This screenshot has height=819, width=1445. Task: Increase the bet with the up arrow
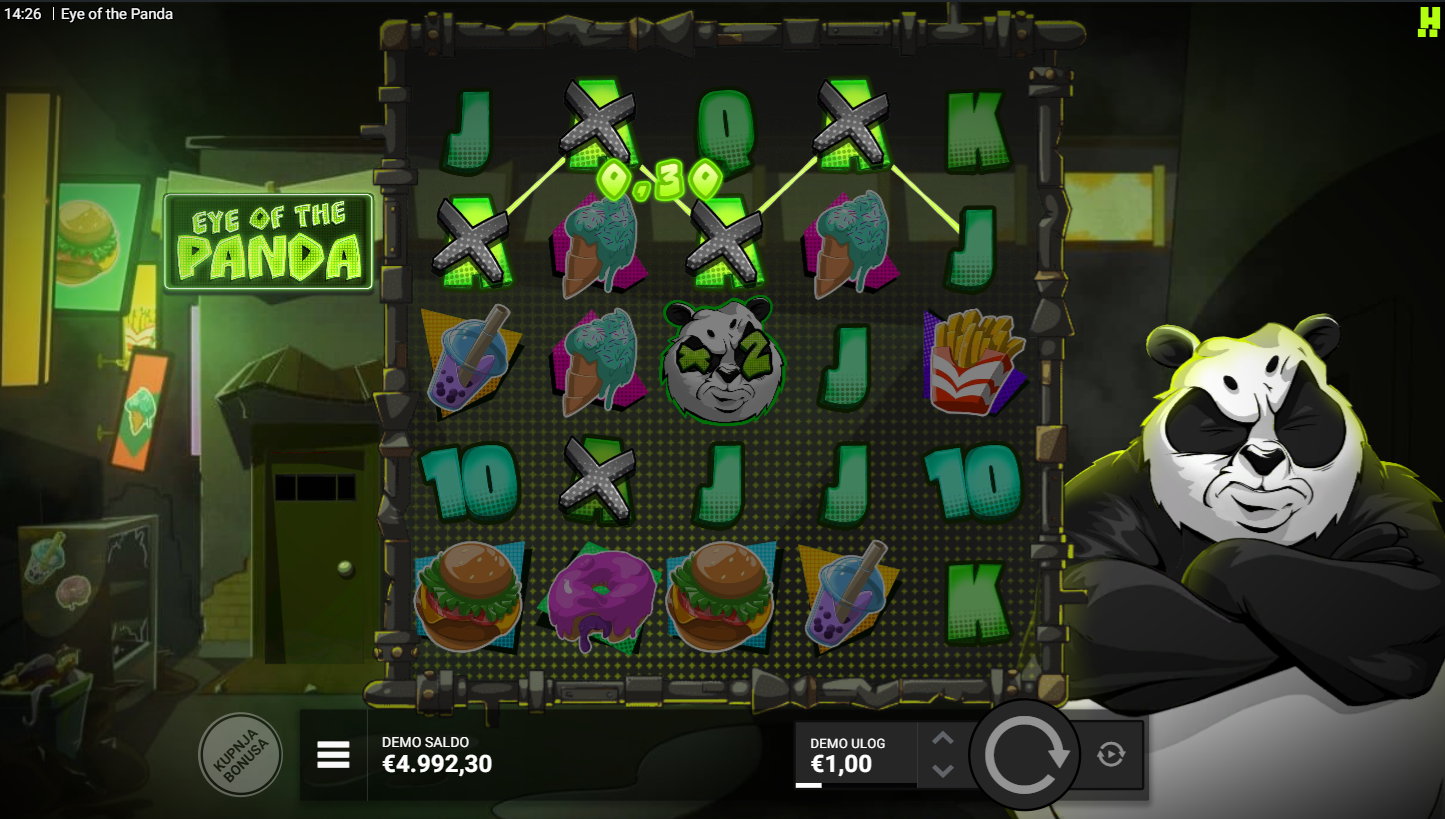[943, 739]
